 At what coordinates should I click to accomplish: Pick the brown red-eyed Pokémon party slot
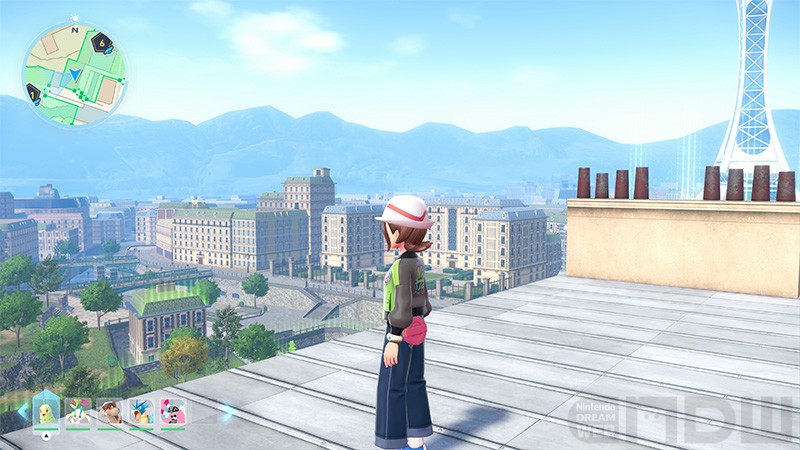[x=109, y=410]
